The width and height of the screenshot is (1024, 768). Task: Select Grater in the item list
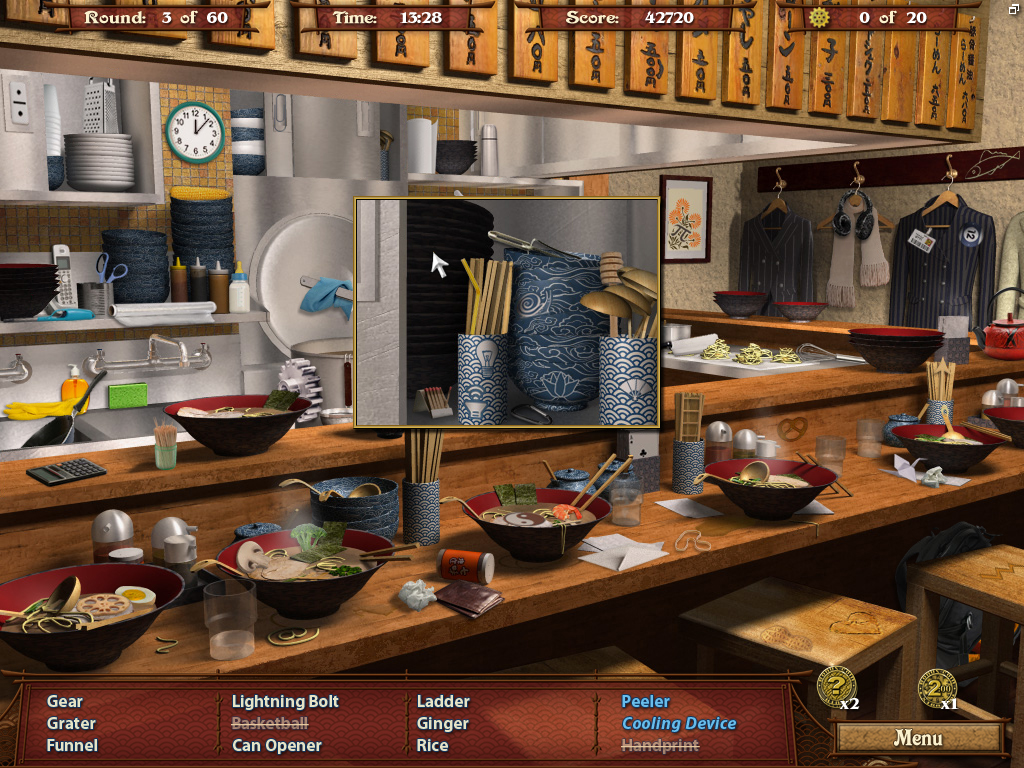(71, 723)
